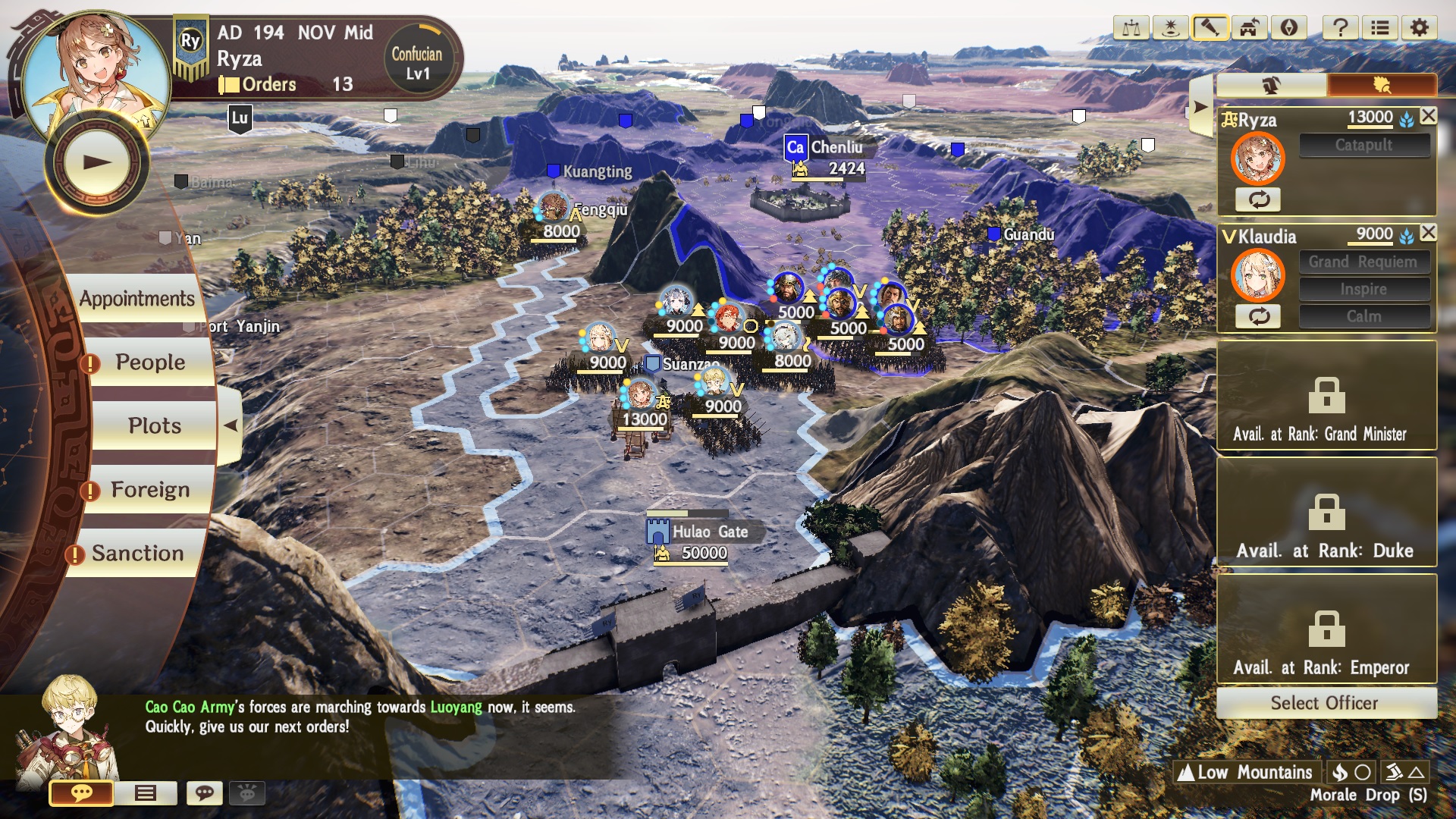Click the compass toolbar icon
Screen dimensions: 1456x819
[x=1288, y=29]
